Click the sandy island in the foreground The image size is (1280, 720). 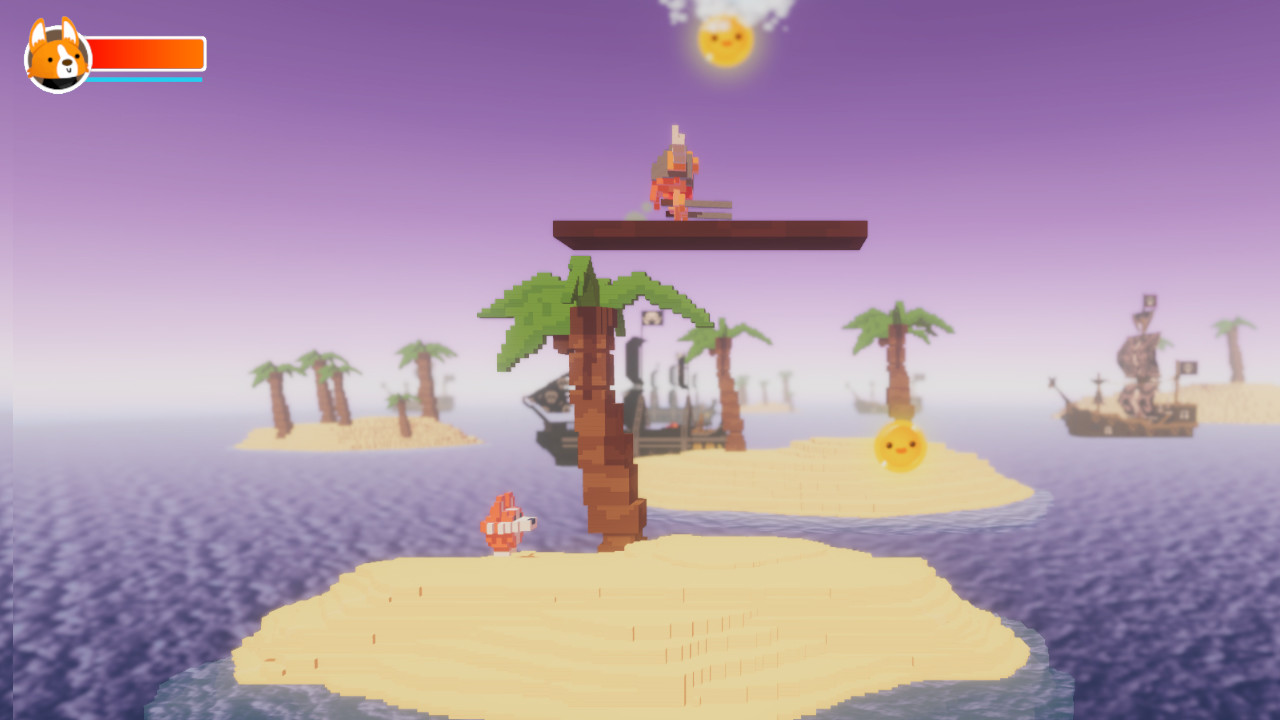point(600,630)
